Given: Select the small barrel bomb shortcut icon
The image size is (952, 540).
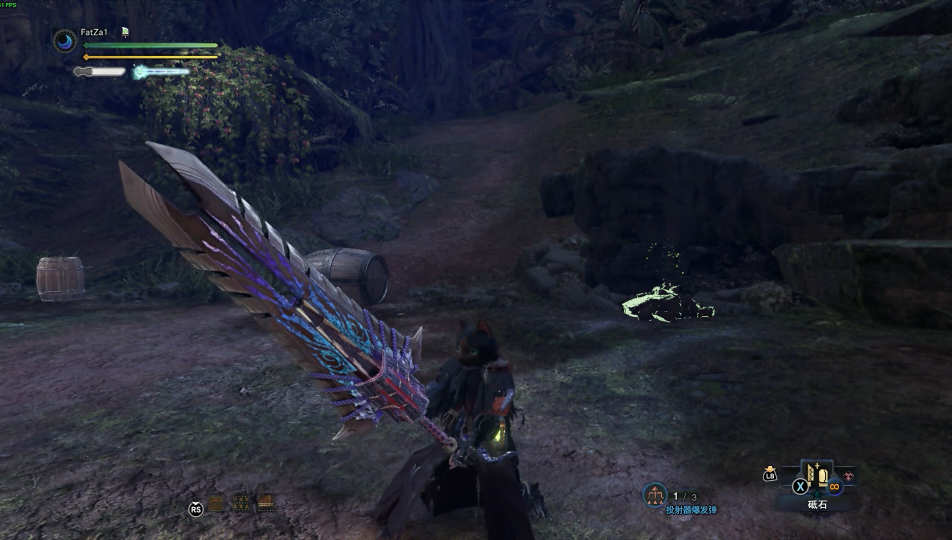Looking at the screenshot, I should point(217,504).
